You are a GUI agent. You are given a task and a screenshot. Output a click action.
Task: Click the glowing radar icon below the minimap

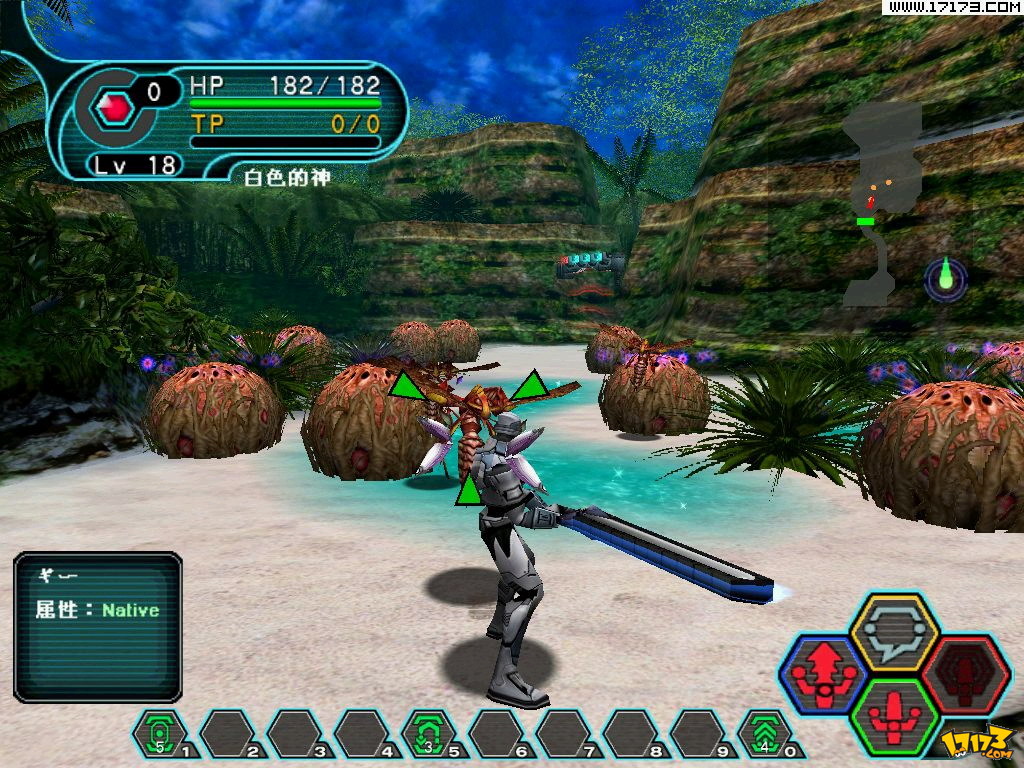click(945, 277)
